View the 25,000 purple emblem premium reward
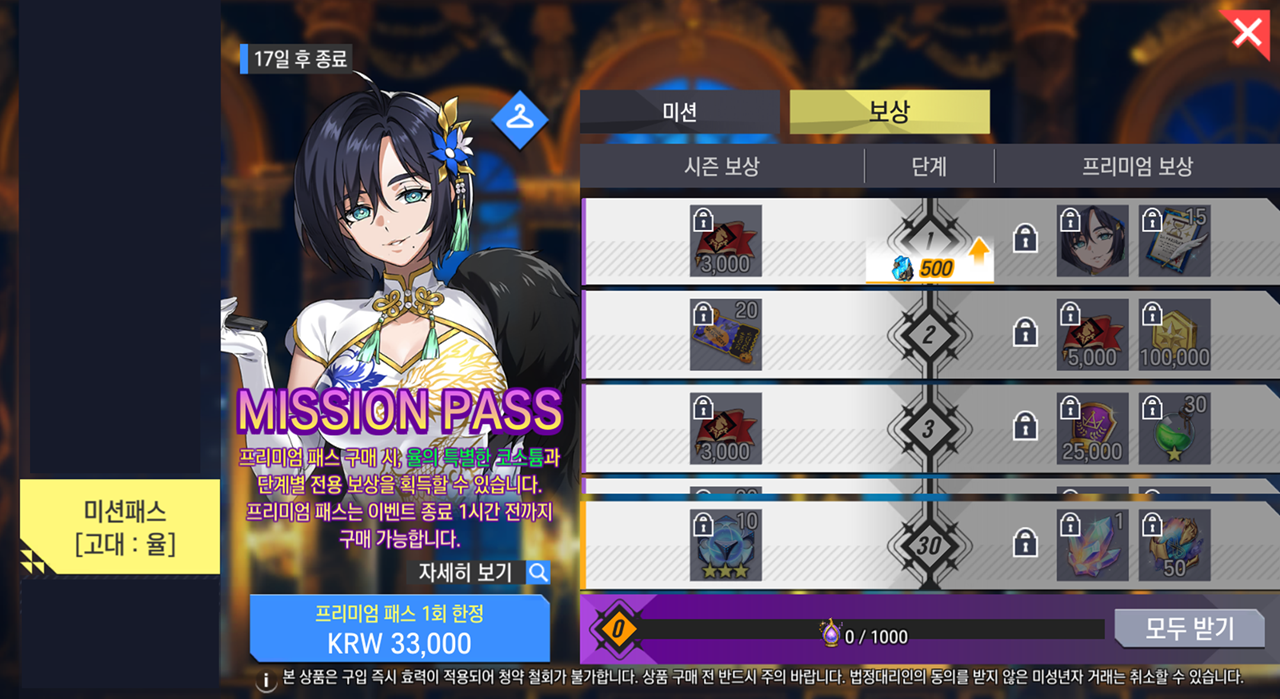 click(x=1092, y=429)
